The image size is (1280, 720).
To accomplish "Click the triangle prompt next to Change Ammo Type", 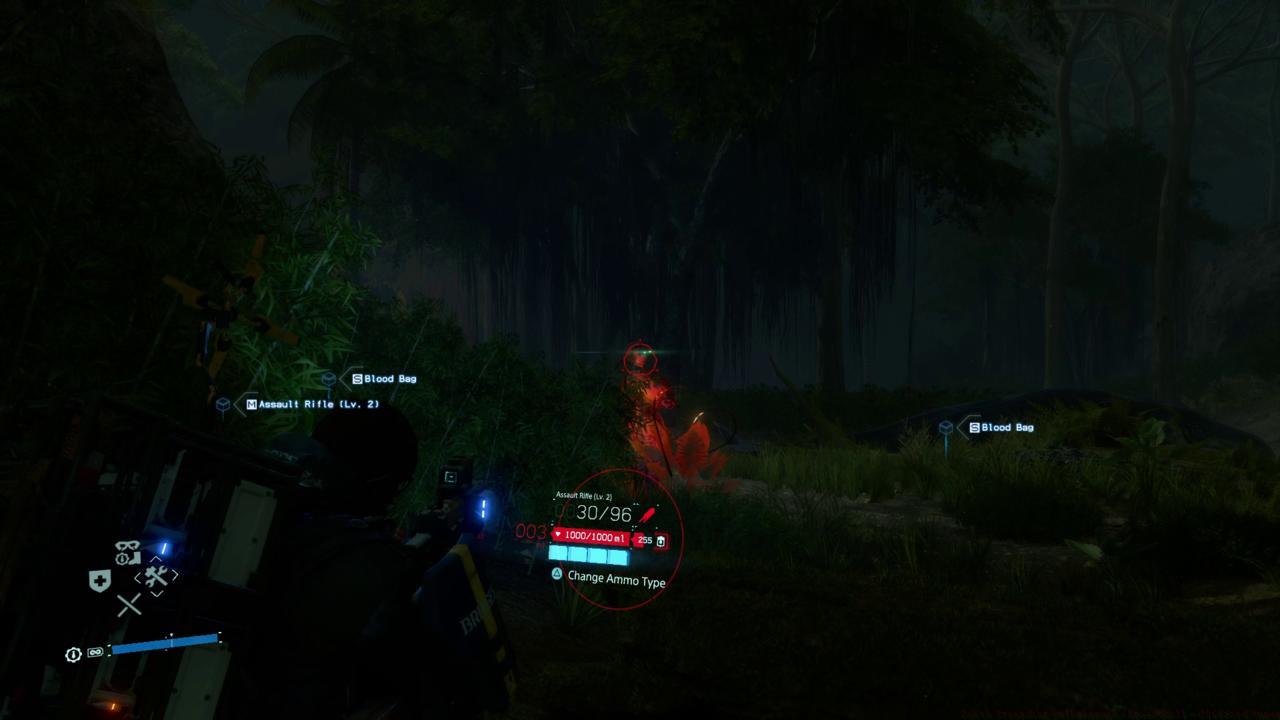I will (x=557, y=573).
